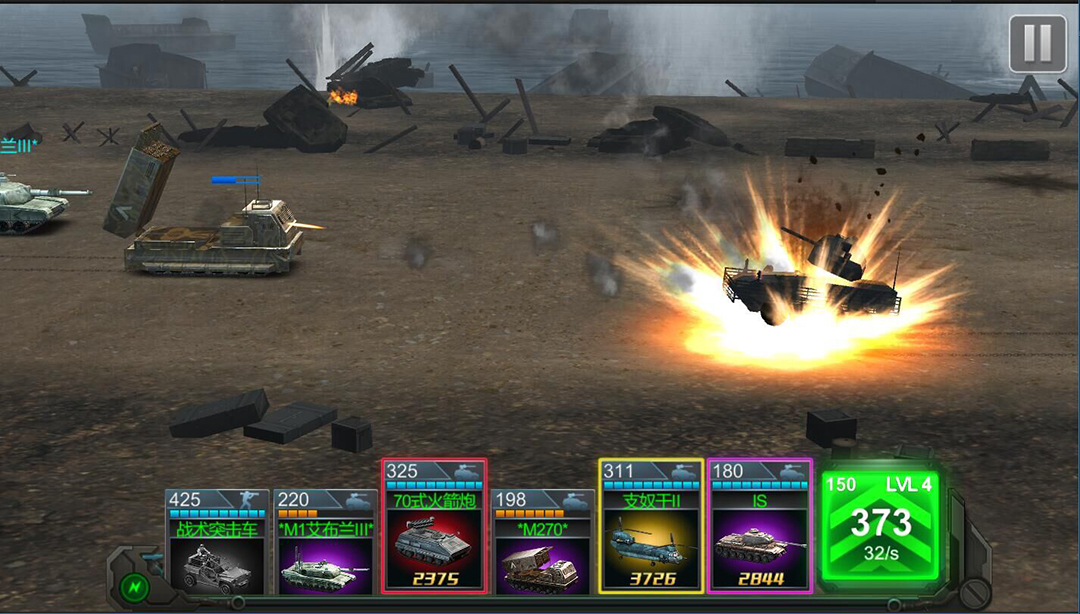Select the 支奴干II helicopter card
The height and width of the screenshot is (614, 1080).
(651, 528)
